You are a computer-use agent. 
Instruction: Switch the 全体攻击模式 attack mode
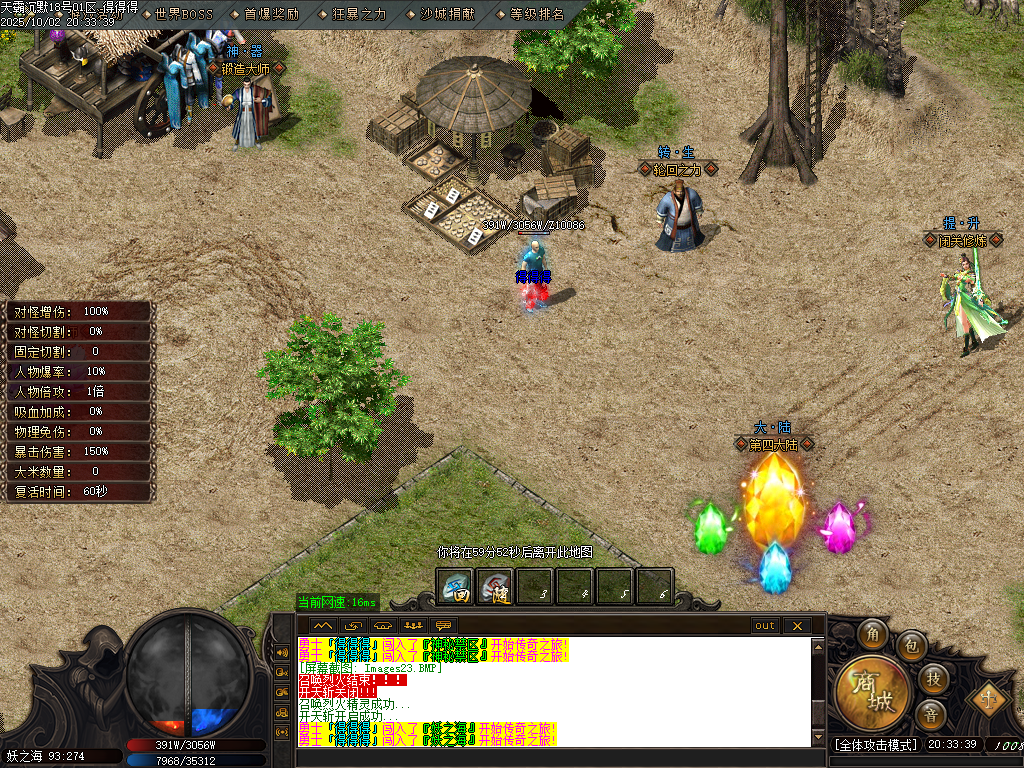pos(875,745)
